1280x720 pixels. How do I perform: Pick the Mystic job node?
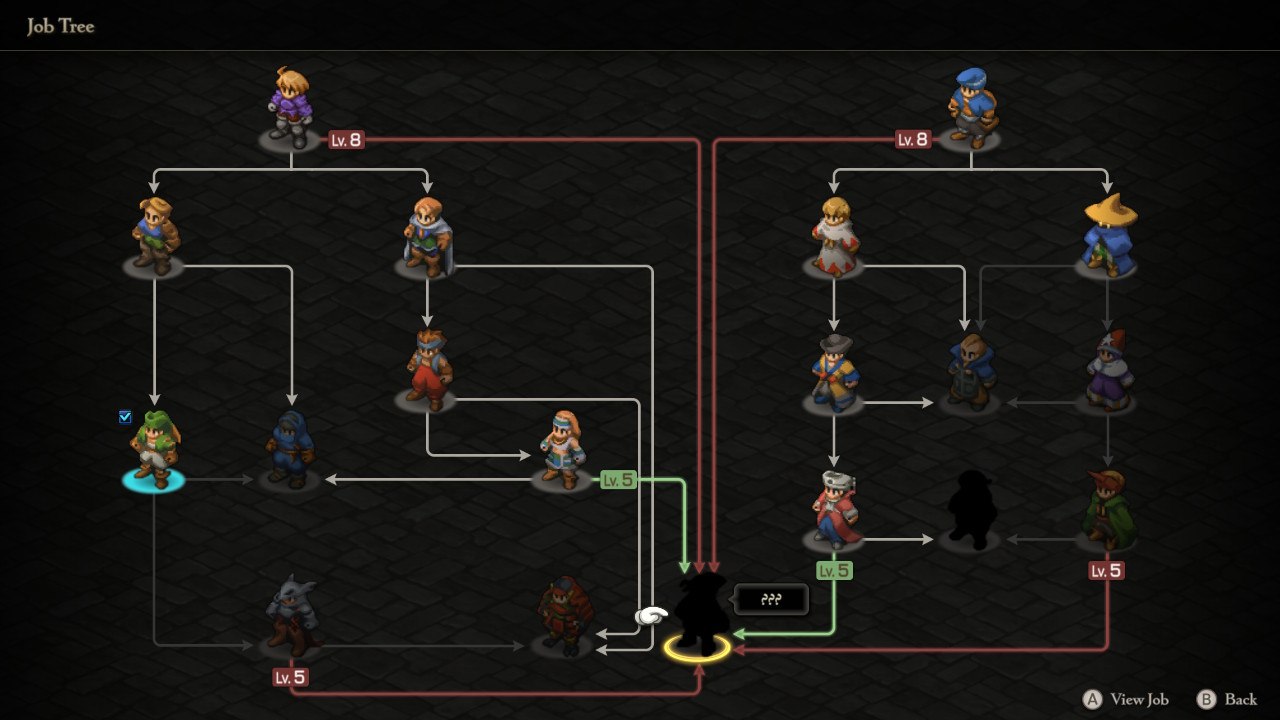[x=833, y=374]
